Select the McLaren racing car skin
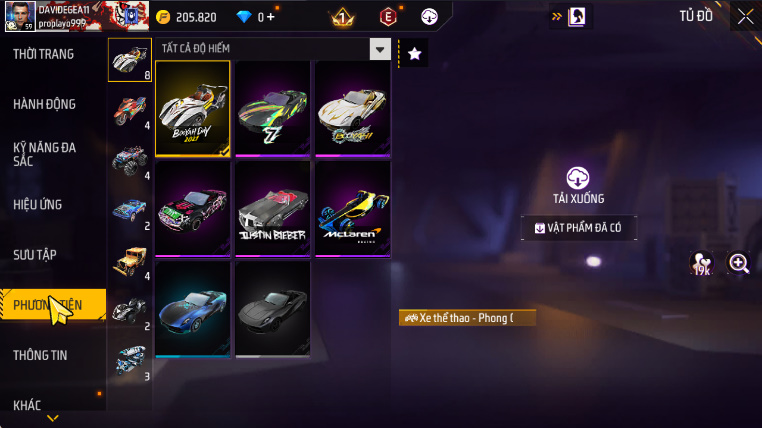This screenshot has width=762, height=428. click(351, 208)
